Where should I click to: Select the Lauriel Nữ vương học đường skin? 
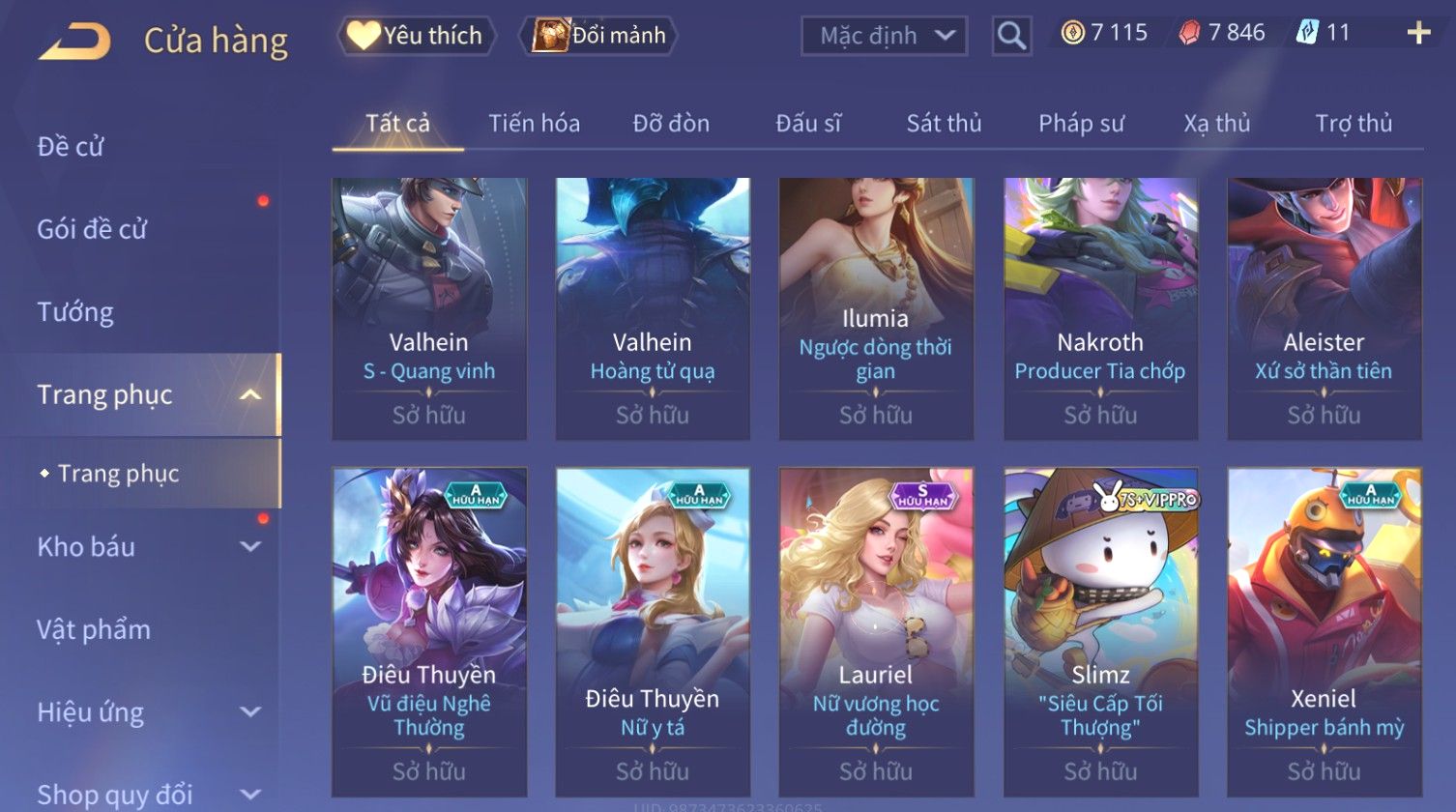876,631
